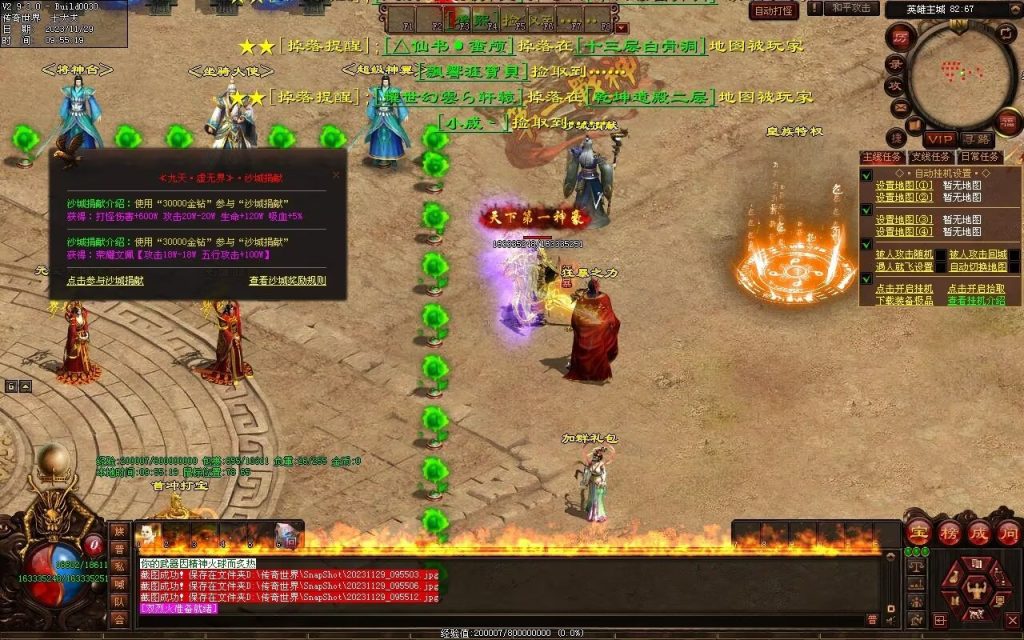This screenshot has height=640, width=1024.
Task: Click the 自动打怪 auto-fight button
Action: click(x=774, y=11)
